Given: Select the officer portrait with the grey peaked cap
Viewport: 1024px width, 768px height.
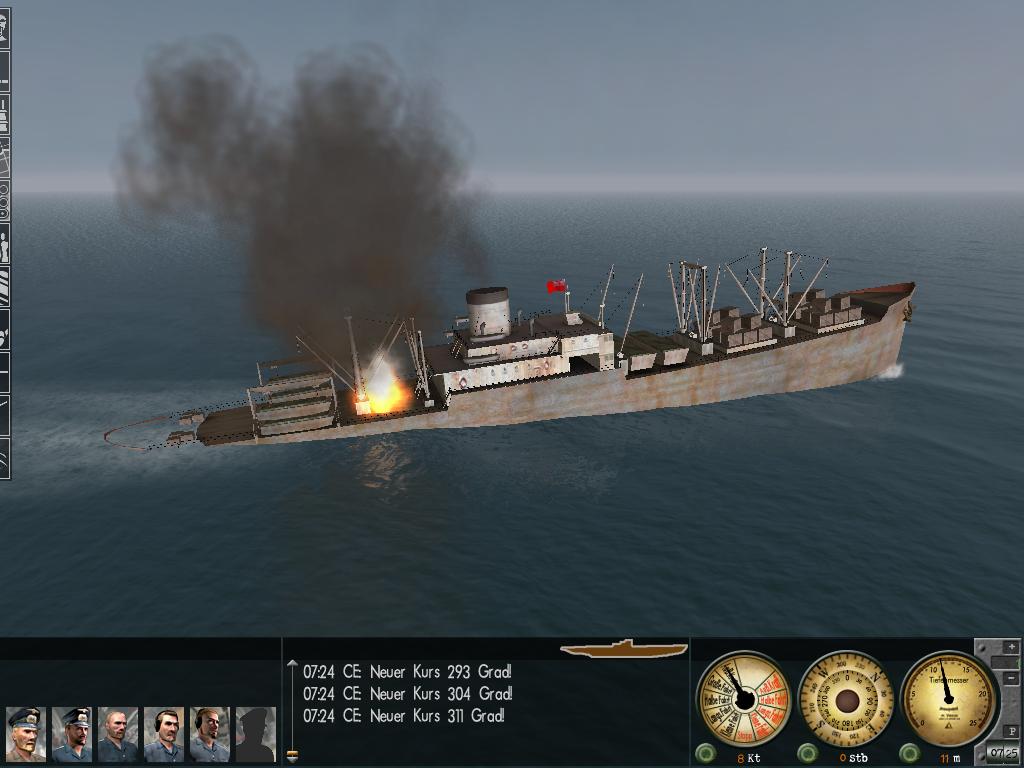Looking at the screenshot, I should pos(25,733).
